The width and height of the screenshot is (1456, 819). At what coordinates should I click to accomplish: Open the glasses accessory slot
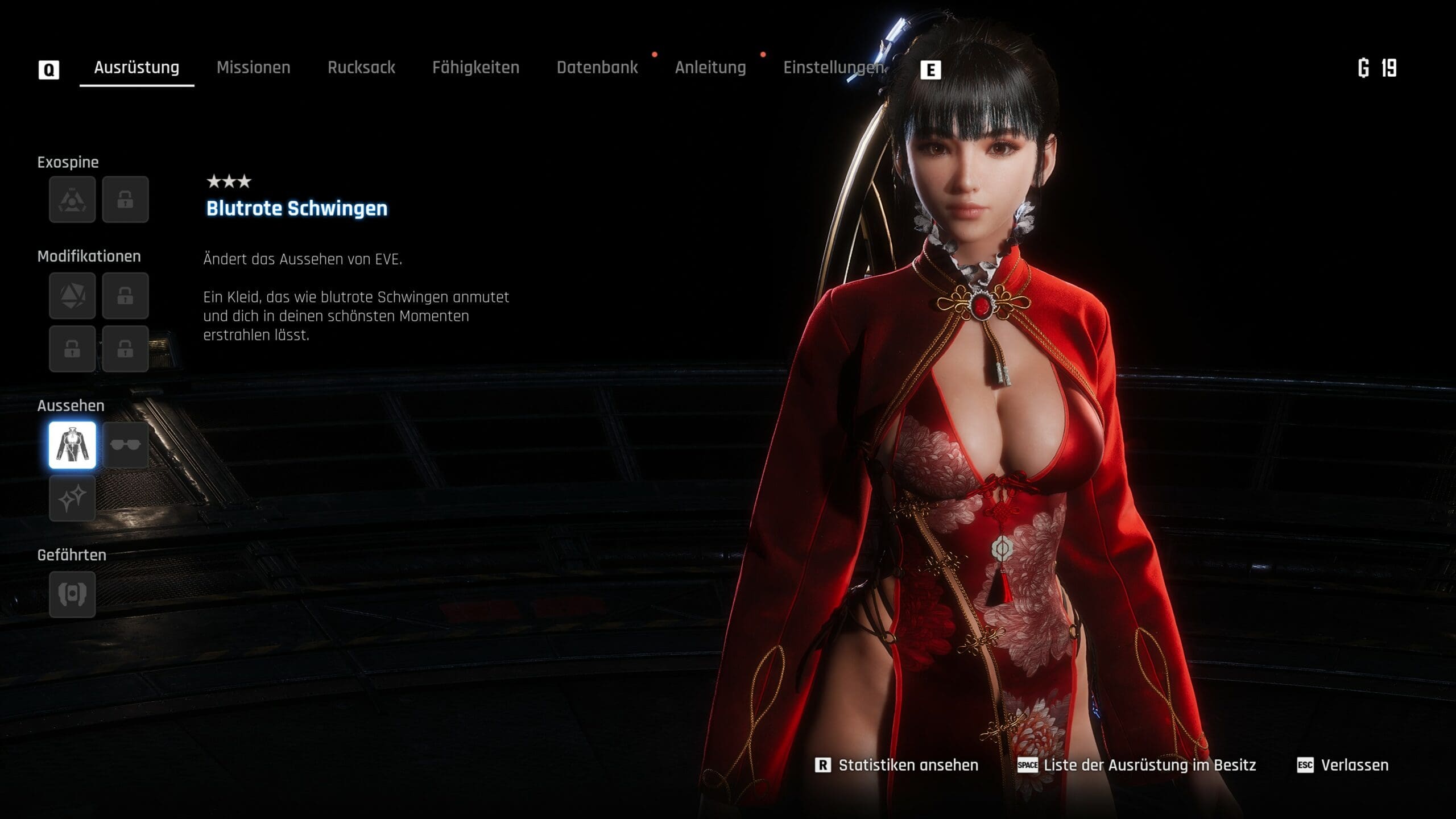(x=125, y=445)
